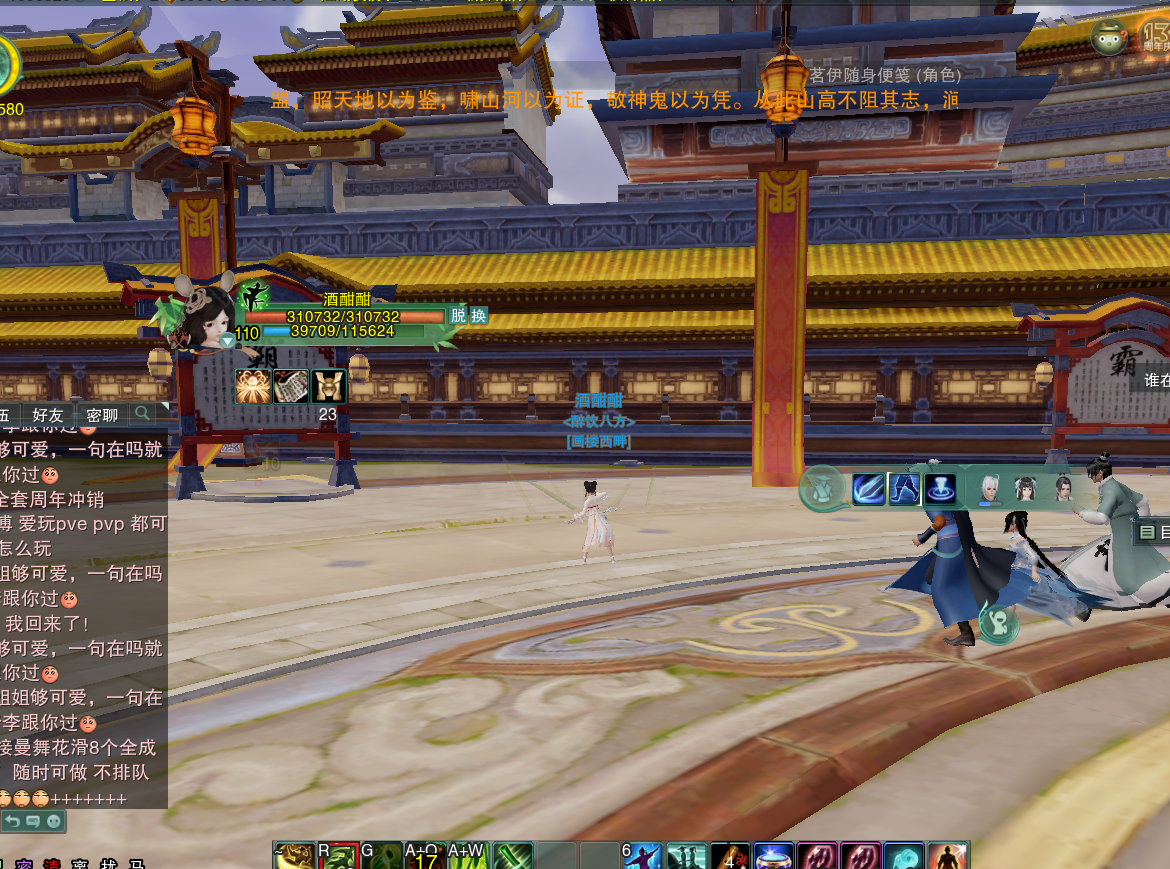This screenshot has width=1170, height=869.
Task: Switch to the 好友 chat tab
Action: tap(48, 414)
